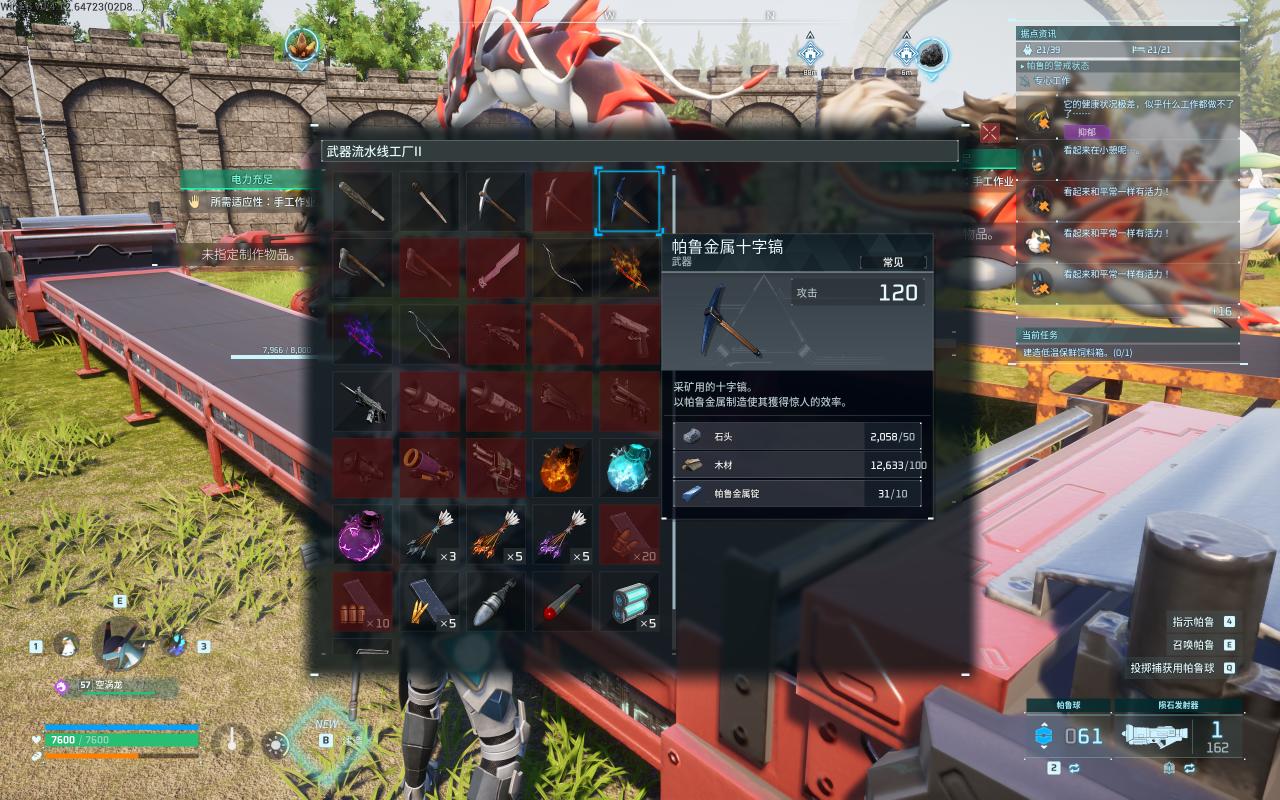Select the Pal Metal Pickaxe recipe
The image size is (1280, 800).
click(x=629, y=201)
